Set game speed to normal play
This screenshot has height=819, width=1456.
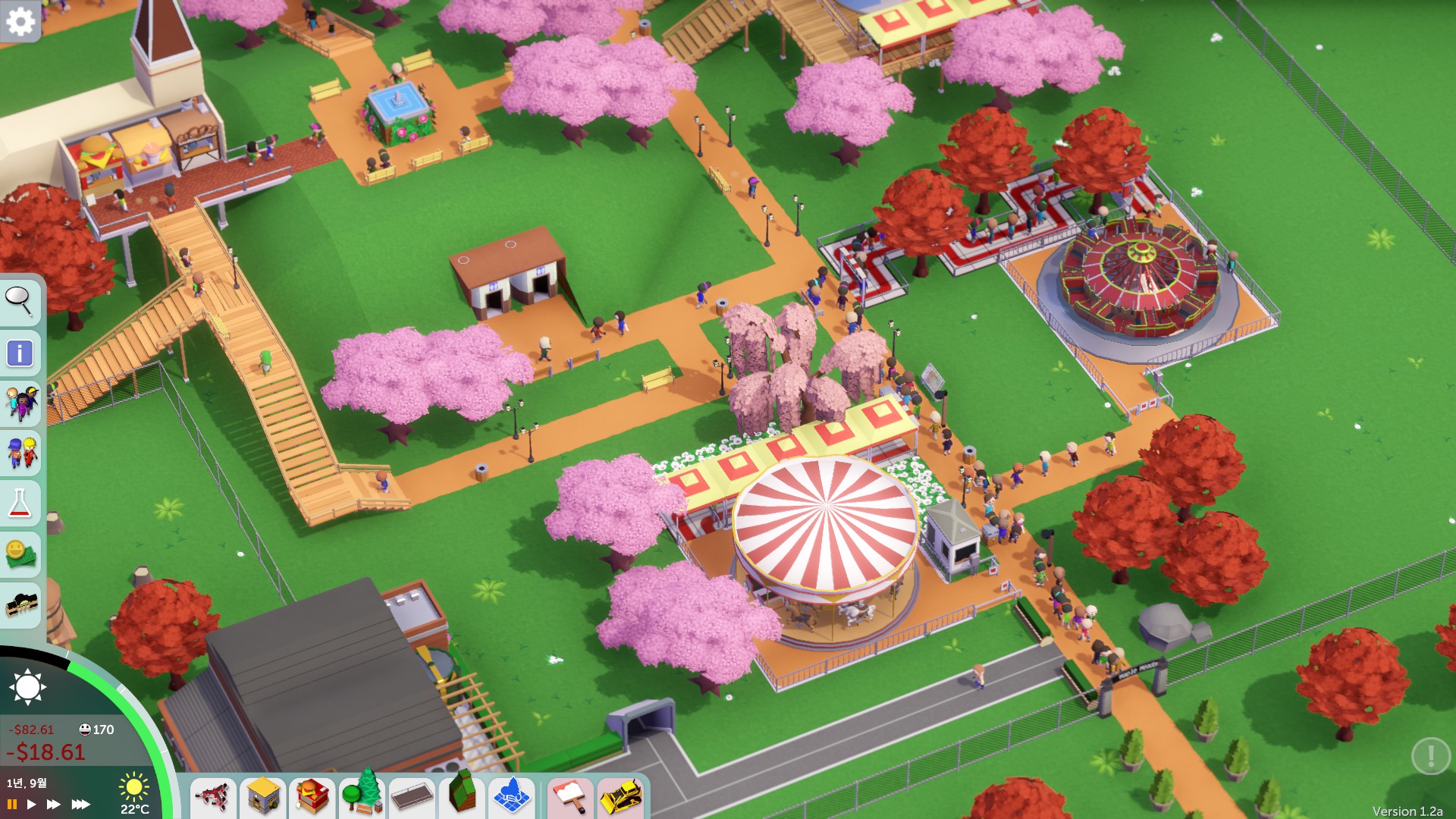coord(31,804)
